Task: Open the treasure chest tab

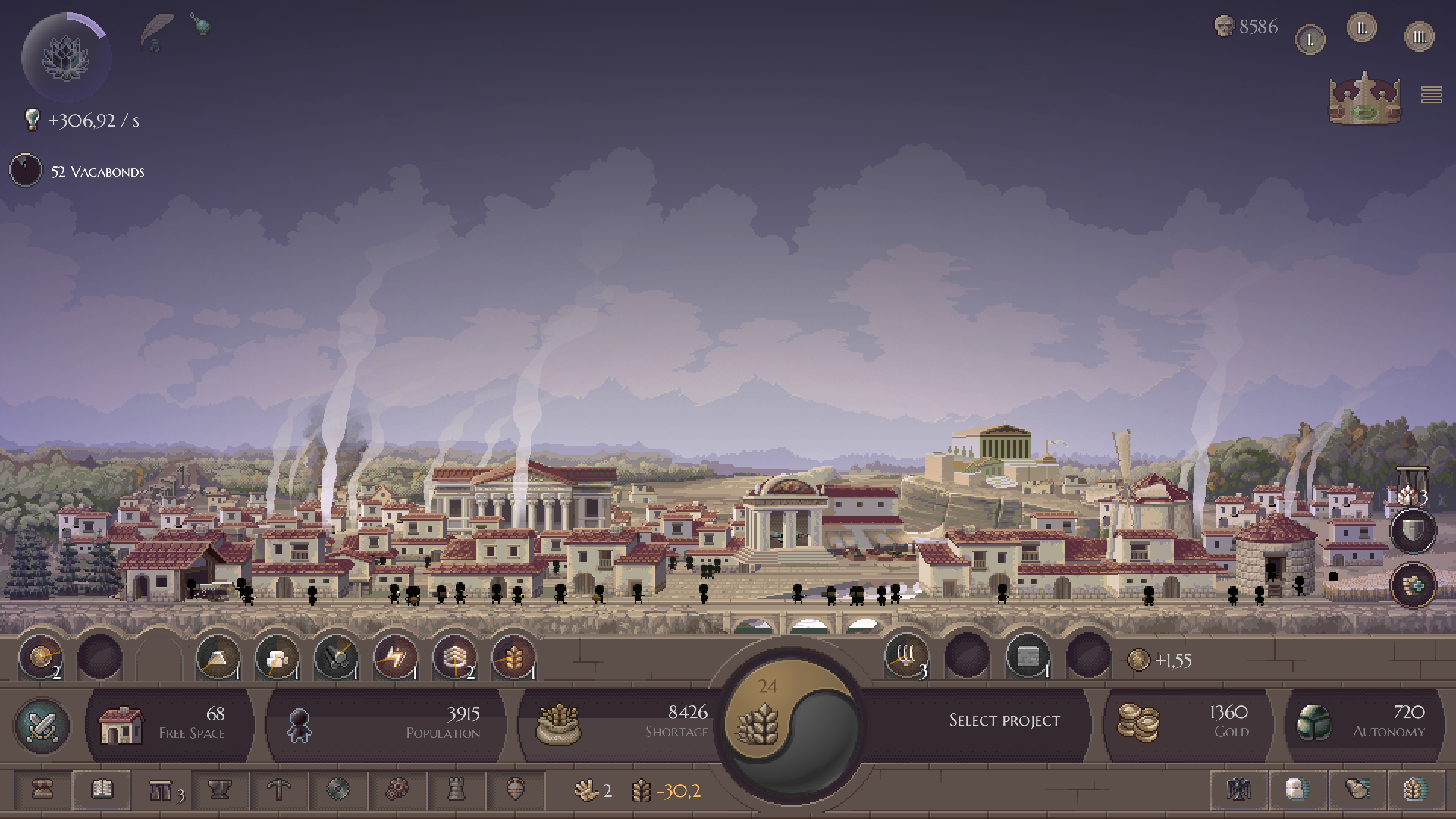Action: 42,790
